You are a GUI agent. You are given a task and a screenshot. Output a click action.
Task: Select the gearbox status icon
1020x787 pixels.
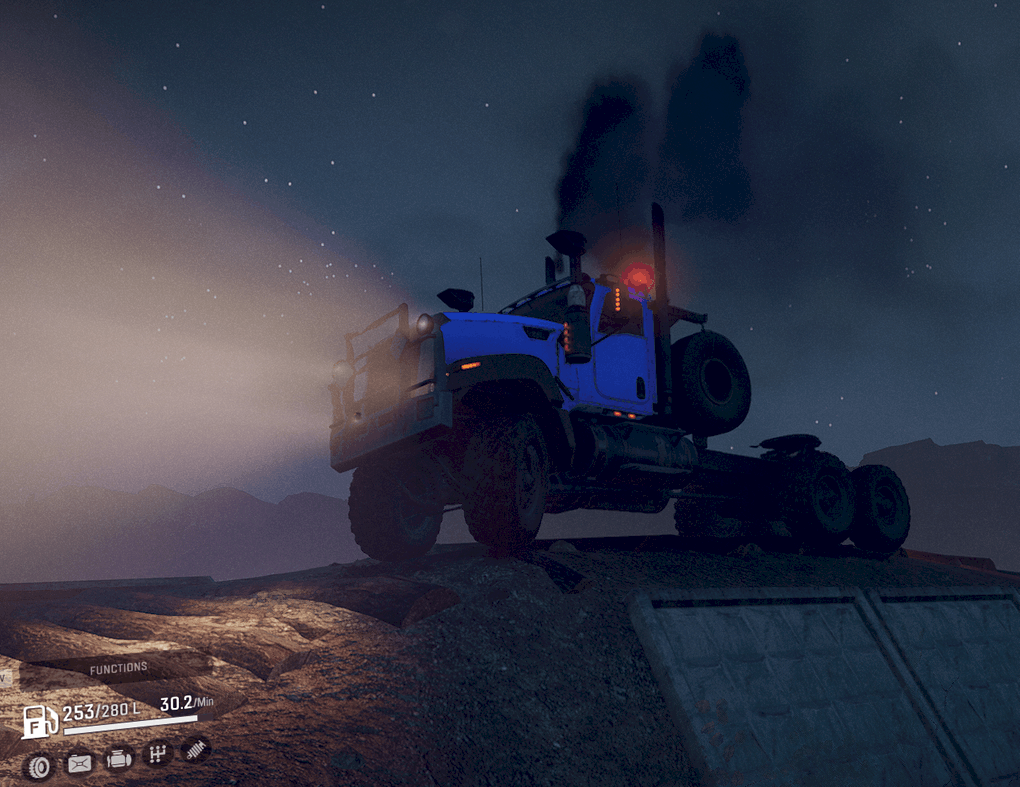click(157, 753)
